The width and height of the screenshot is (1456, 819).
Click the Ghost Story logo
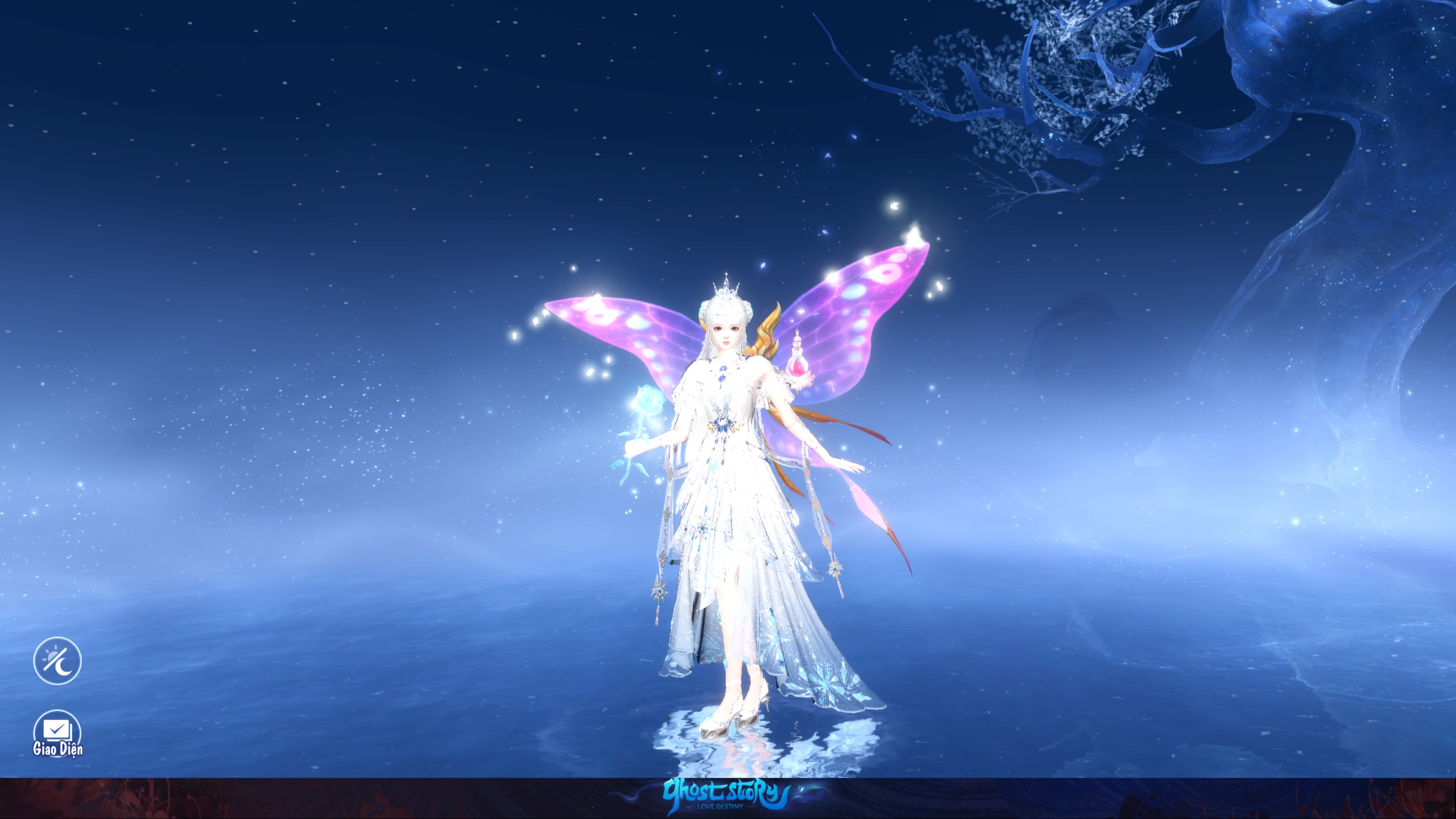tap(728, 791)
